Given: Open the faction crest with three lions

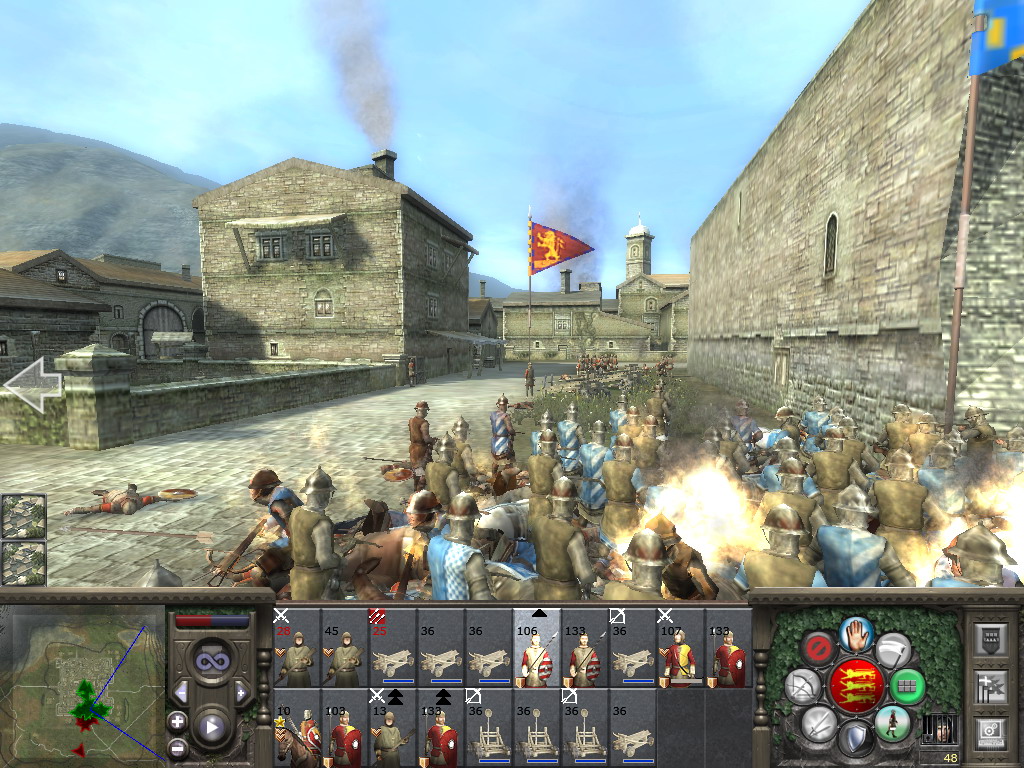Looking at the screenshot, I should 855,687.
